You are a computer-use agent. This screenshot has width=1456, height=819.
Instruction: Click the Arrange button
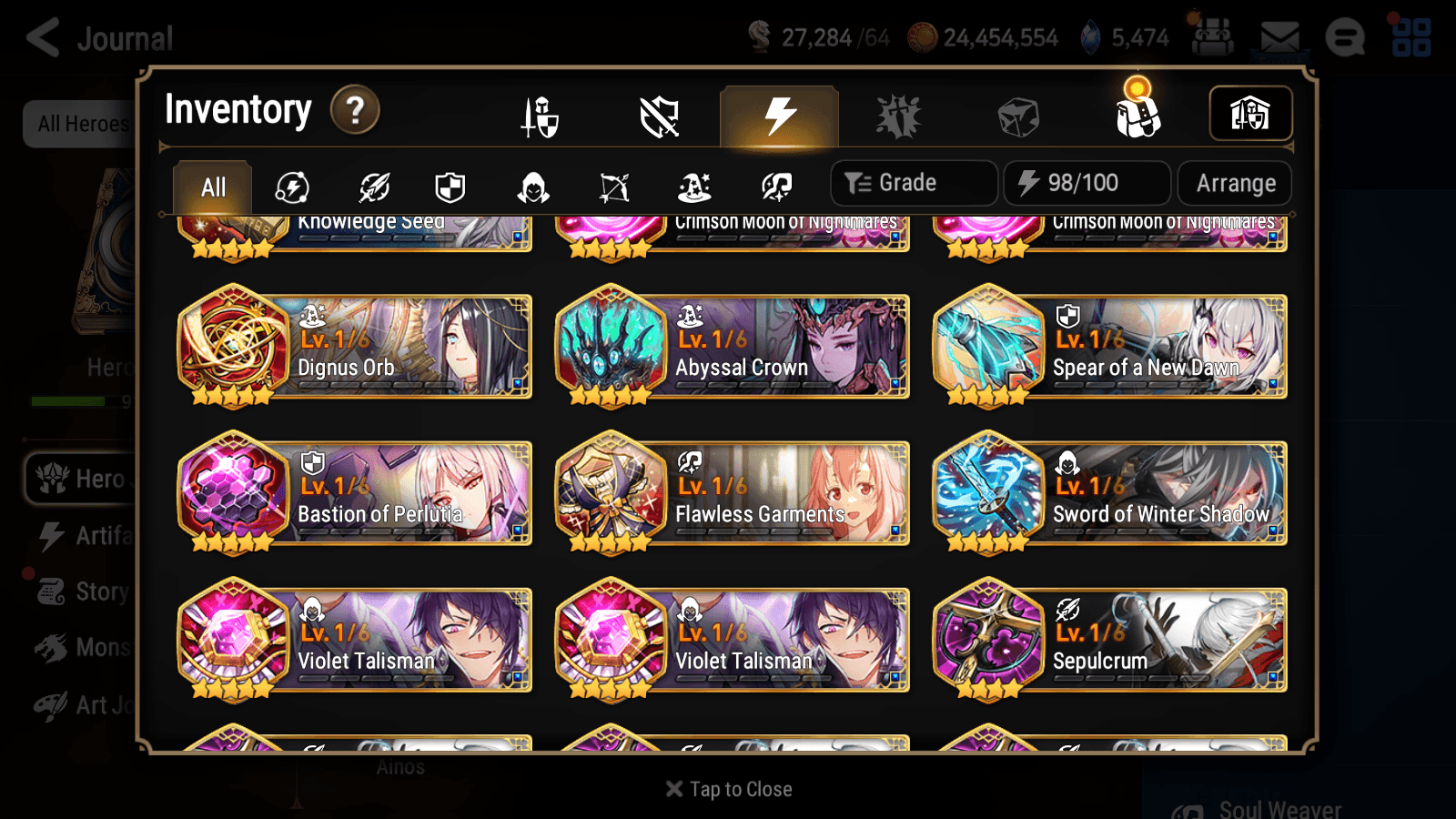[x=1235, y=182]
